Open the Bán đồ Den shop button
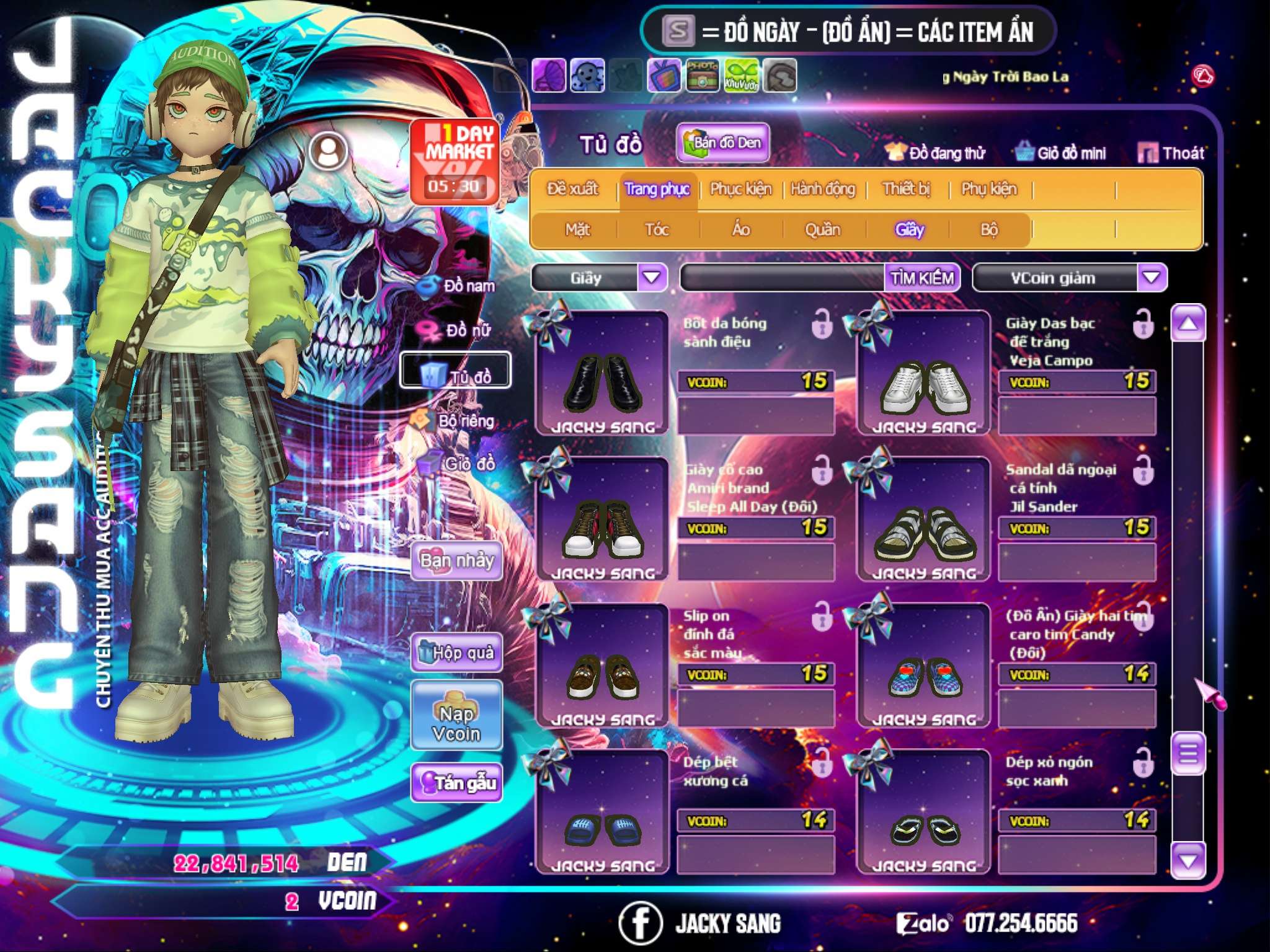The width and height of the screenshot is (1270, 952). (722, 143)
